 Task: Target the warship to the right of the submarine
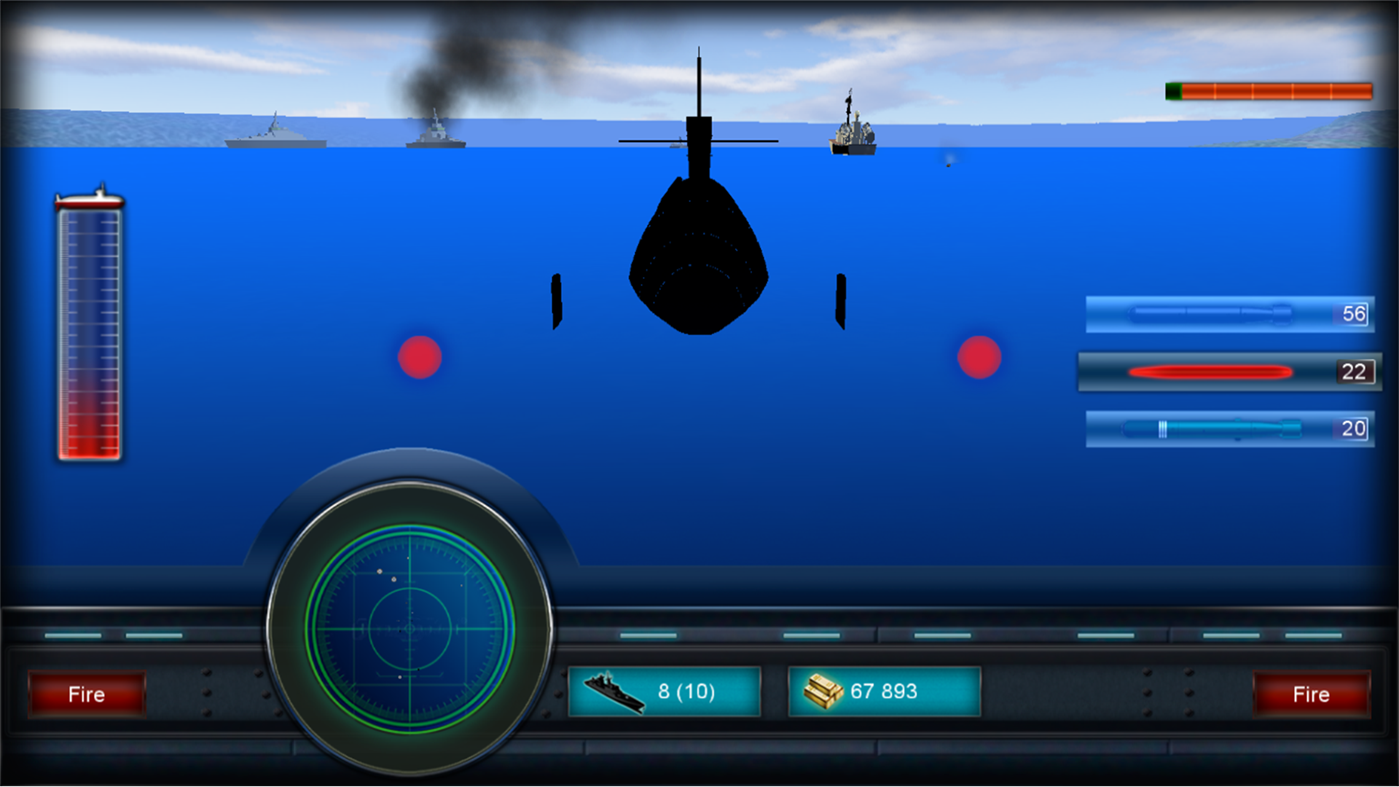[x=851, y=135]
